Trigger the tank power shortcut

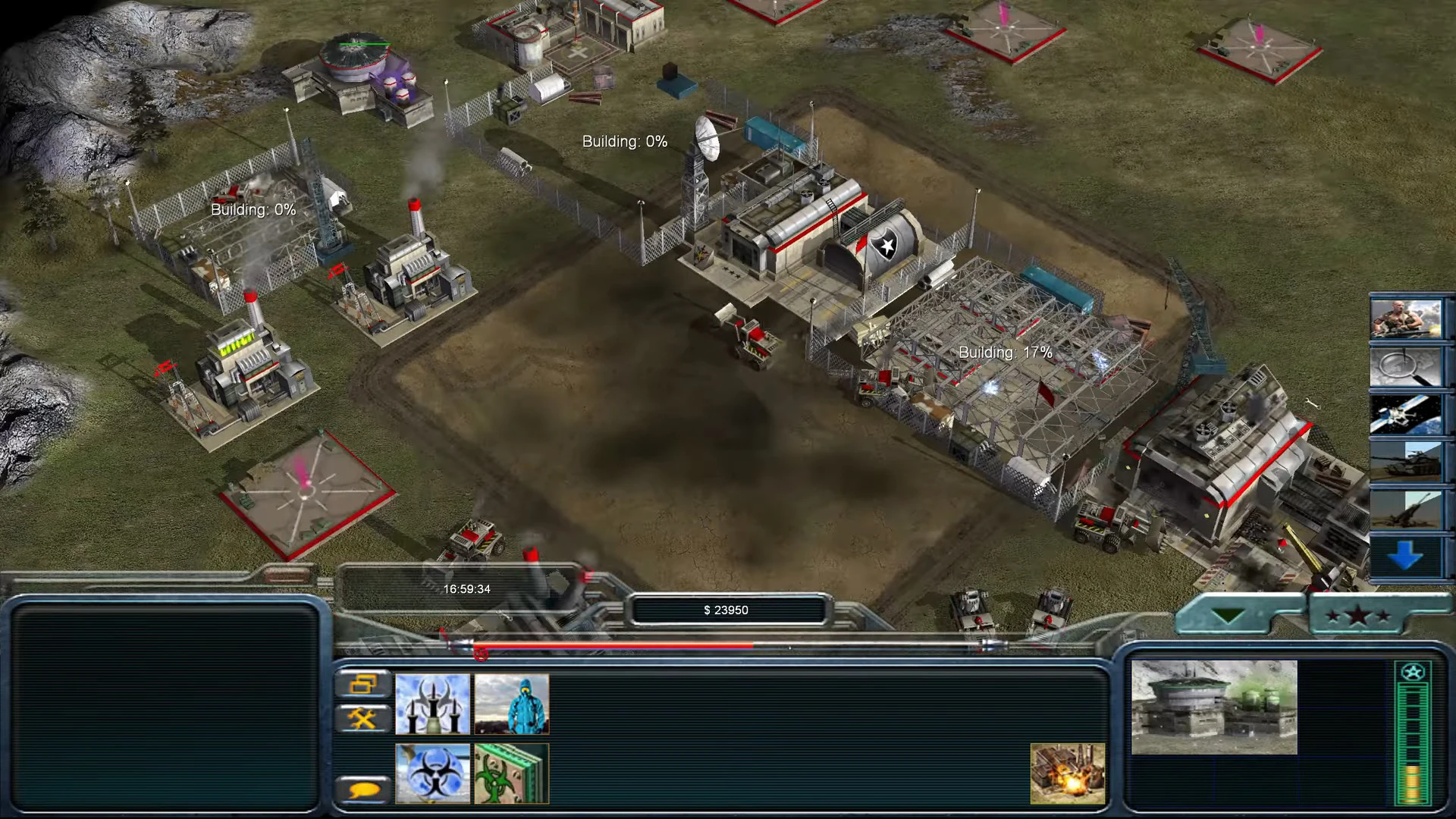(x=1405, y=461)
